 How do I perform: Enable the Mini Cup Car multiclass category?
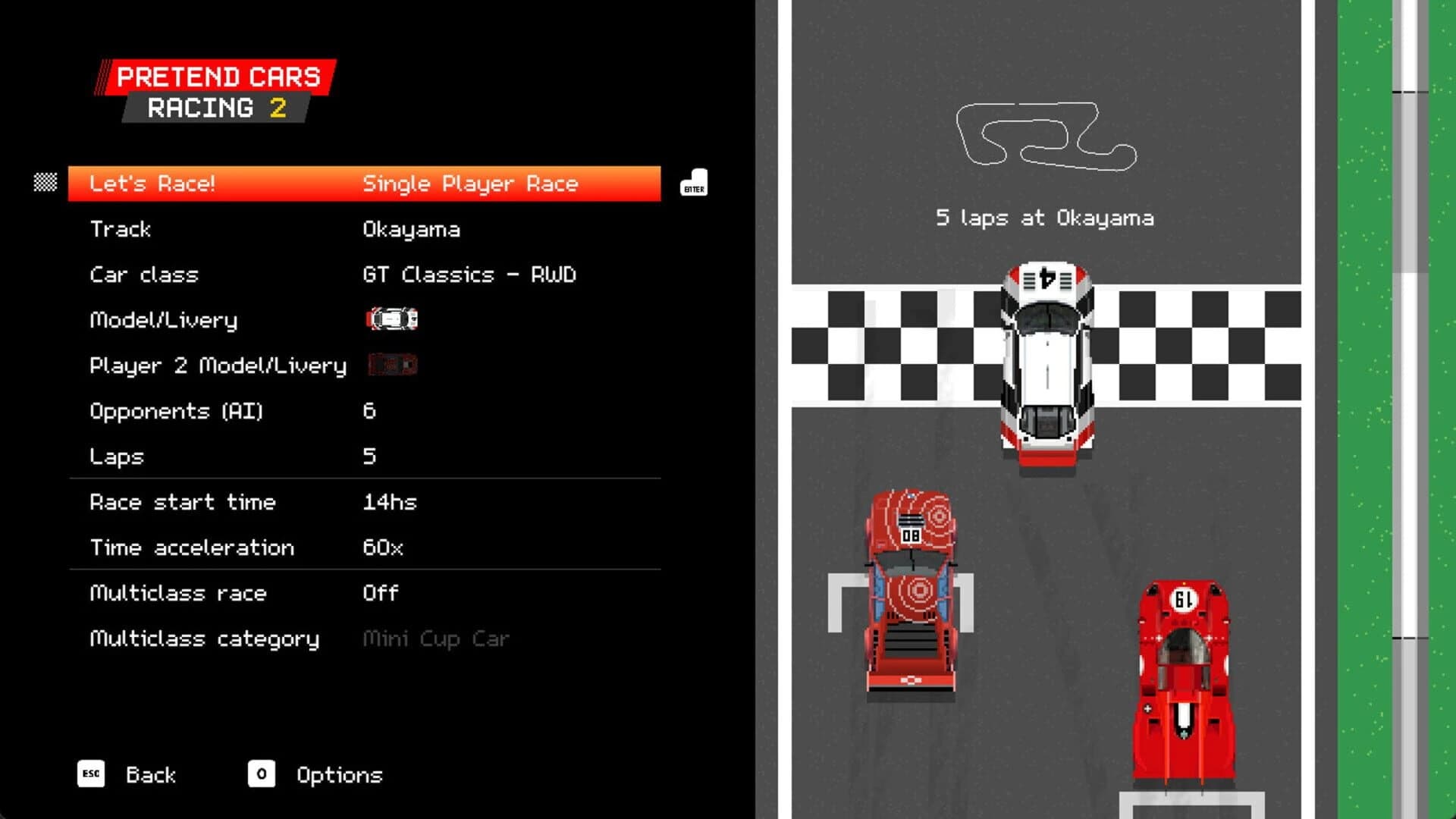(437, 639)
